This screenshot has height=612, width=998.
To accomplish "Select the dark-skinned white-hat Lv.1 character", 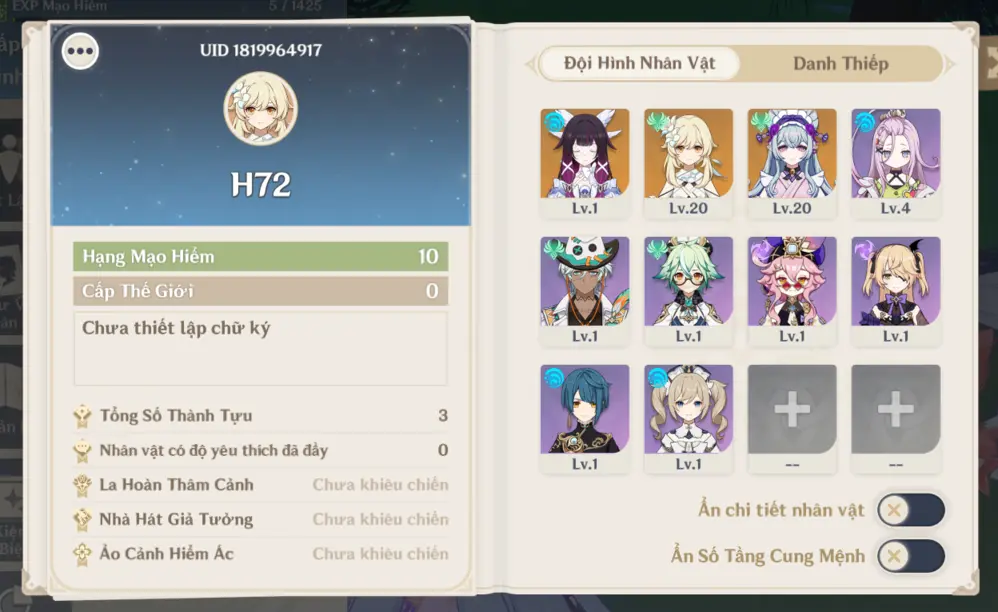I will 585,282.
